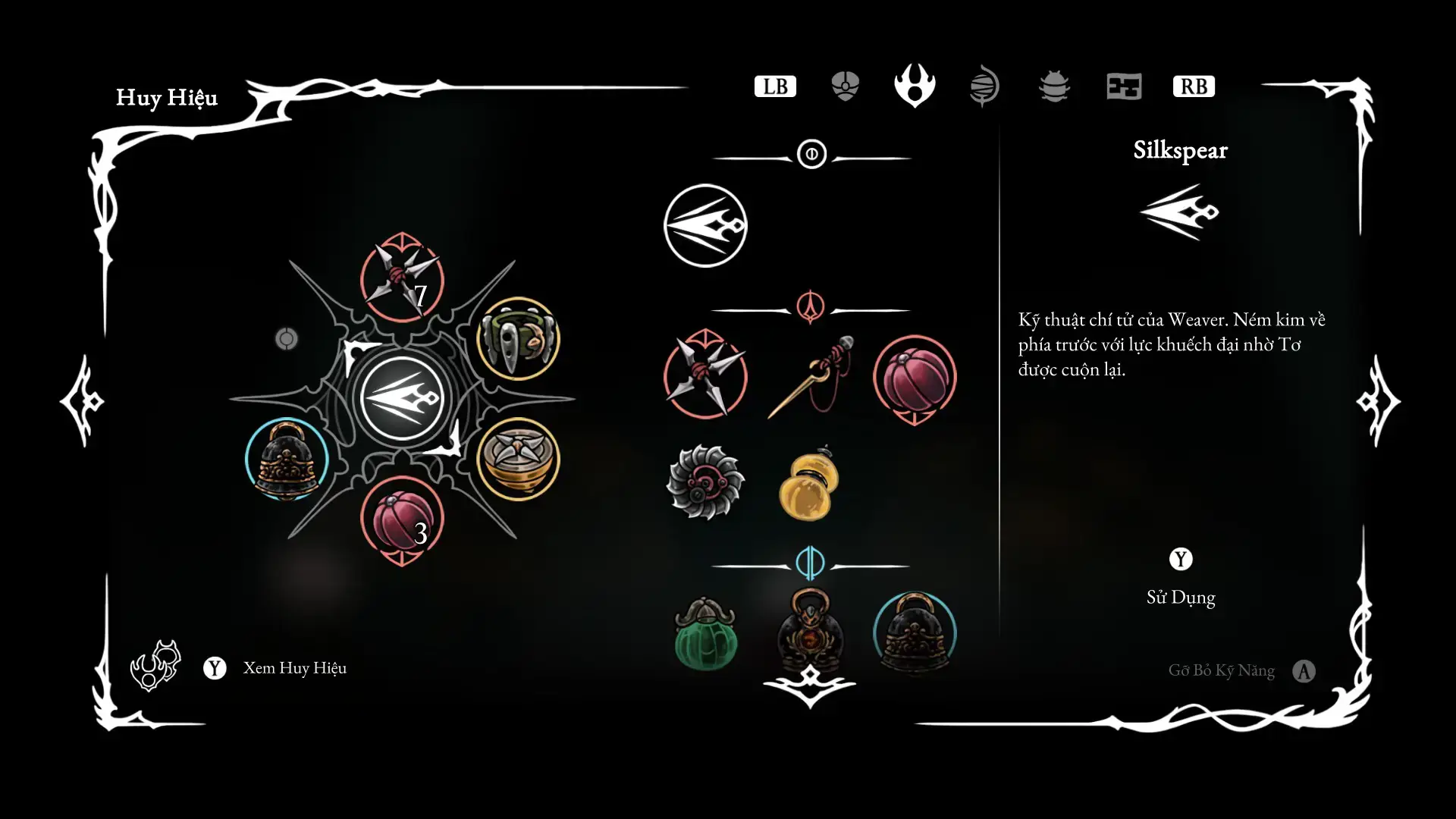Choose the crest's red orb tool showing 3
The height and width of the screenshot is (819, 1456).
point(402,520)
